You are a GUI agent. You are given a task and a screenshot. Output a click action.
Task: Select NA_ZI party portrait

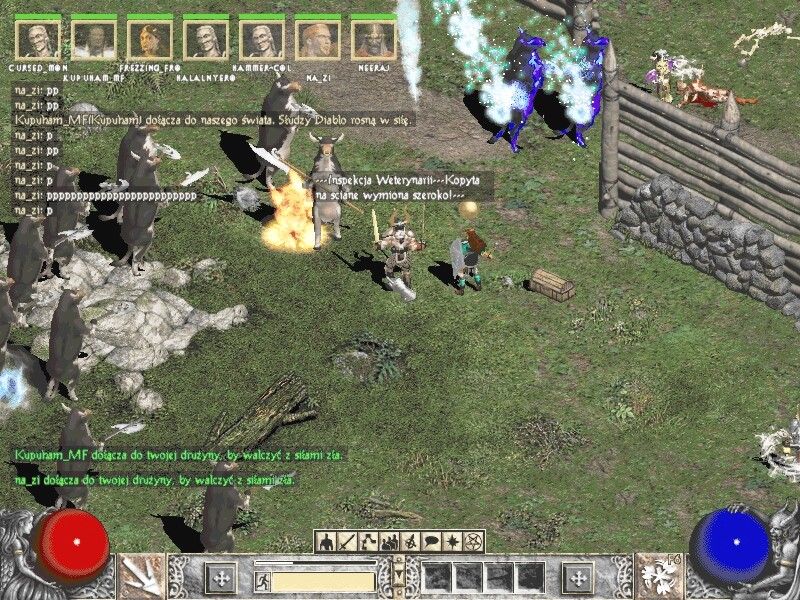pos(317,40)
